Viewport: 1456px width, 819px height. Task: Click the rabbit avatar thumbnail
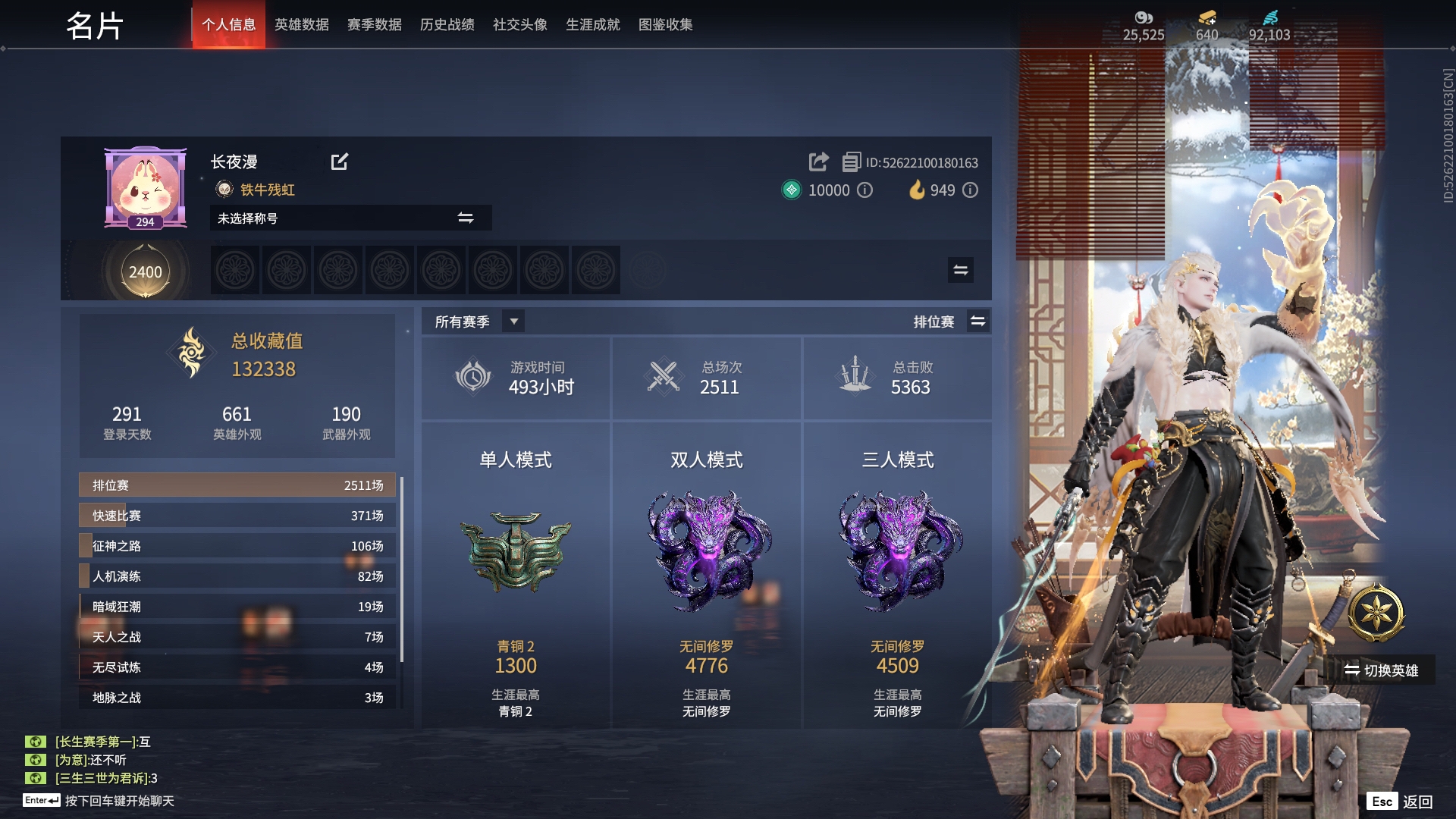[145, 185]
